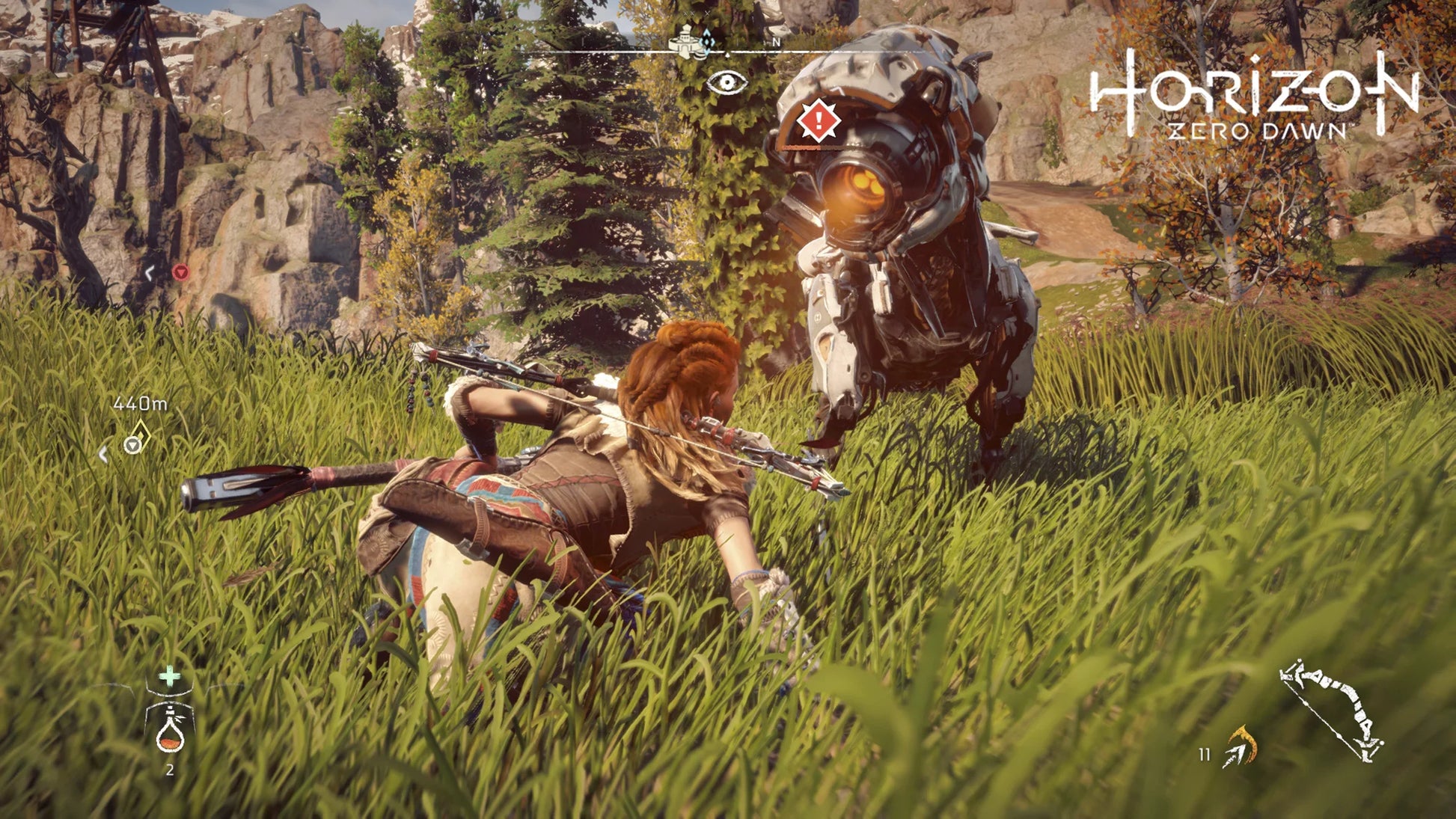Toggle the downhill triangle badge under the waypoint
Screen dimensions: 1456x819
pyautogui.click(x=133, y=446)
